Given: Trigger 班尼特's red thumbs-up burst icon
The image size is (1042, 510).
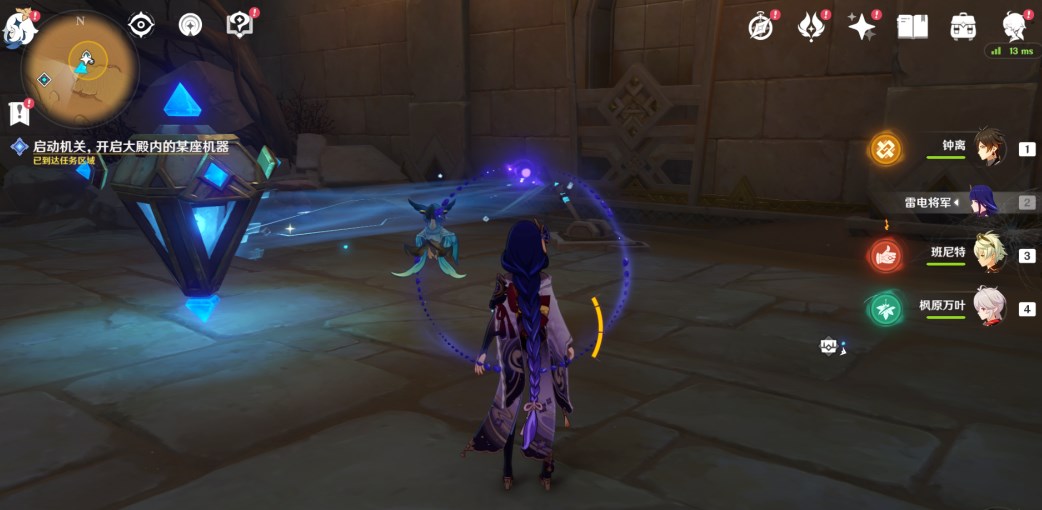Looking at the screenshot, I should pyautogui.click(x=885, y=255).
